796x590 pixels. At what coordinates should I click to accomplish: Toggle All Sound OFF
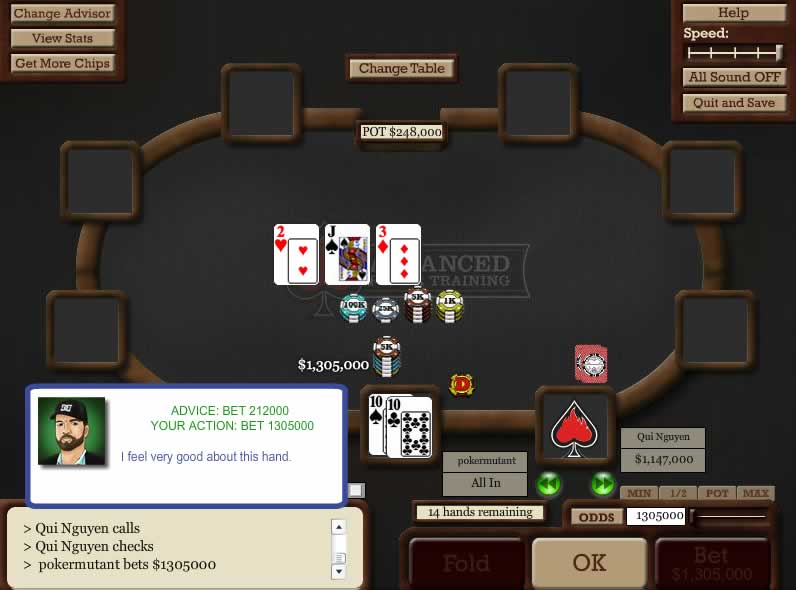[733, 77]
